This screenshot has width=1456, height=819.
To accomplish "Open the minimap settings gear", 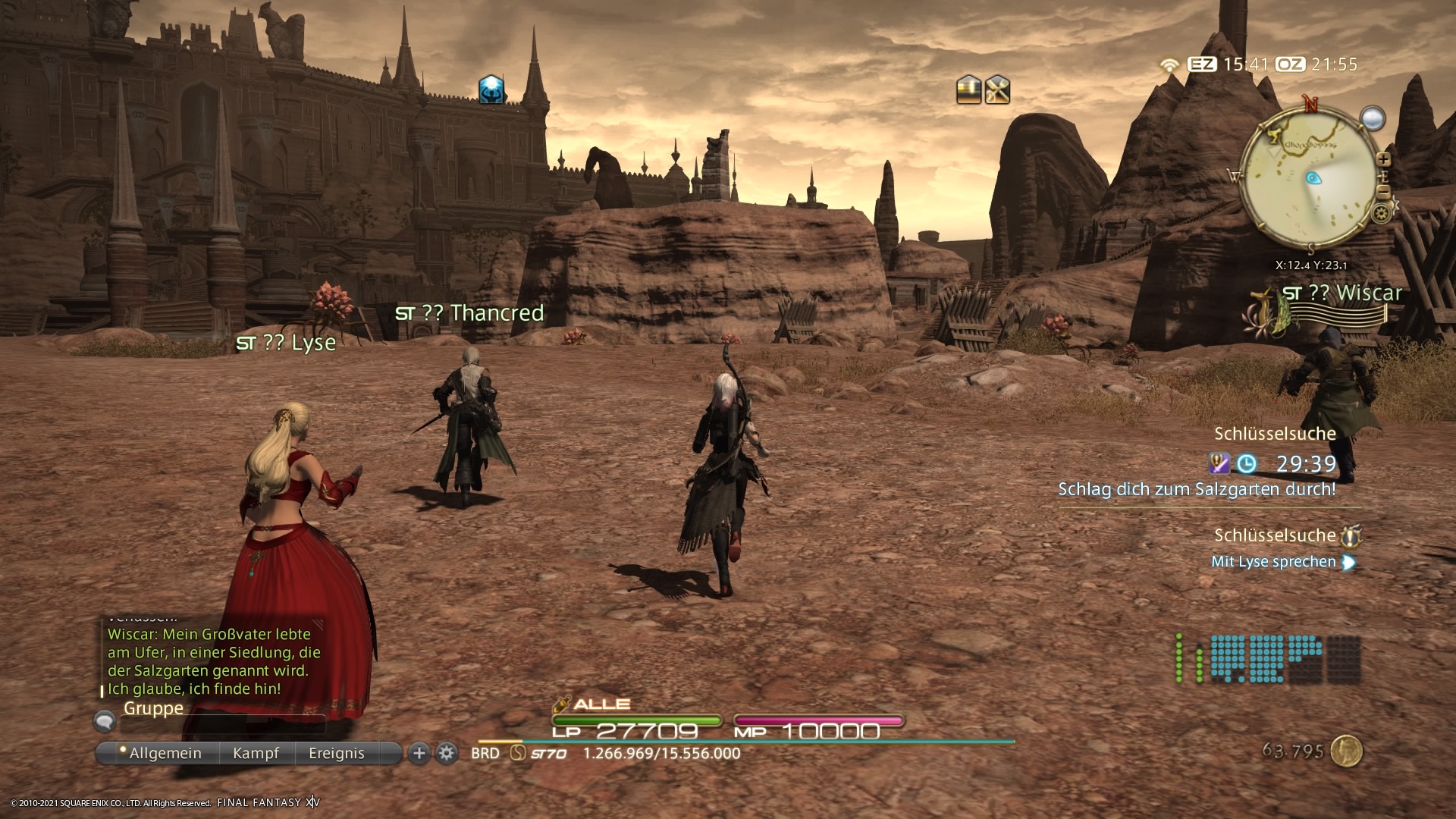I will tap(1382, 214).
